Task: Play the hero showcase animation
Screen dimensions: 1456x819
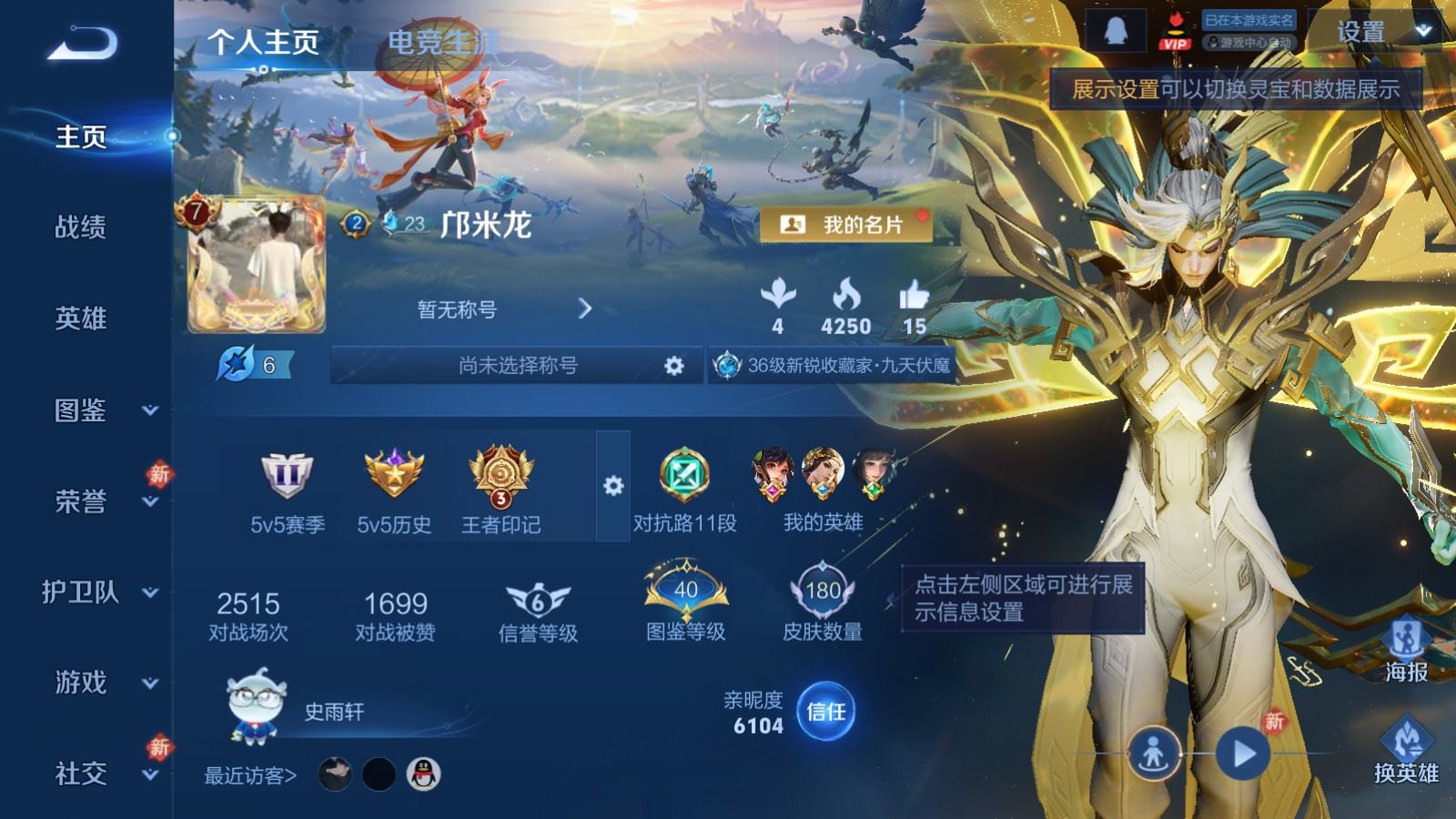Action: pyautogui.click(x=1243, y=753)
